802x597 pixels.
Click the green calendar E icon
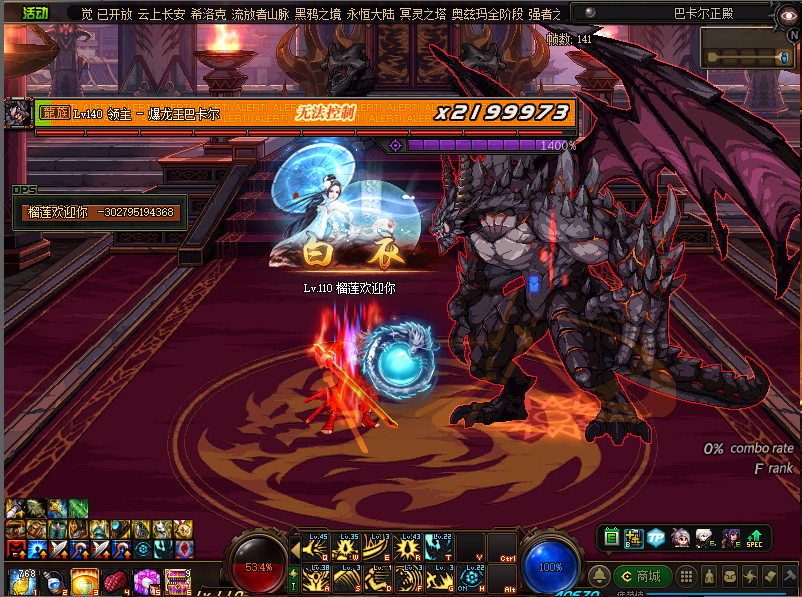point(612,538)
